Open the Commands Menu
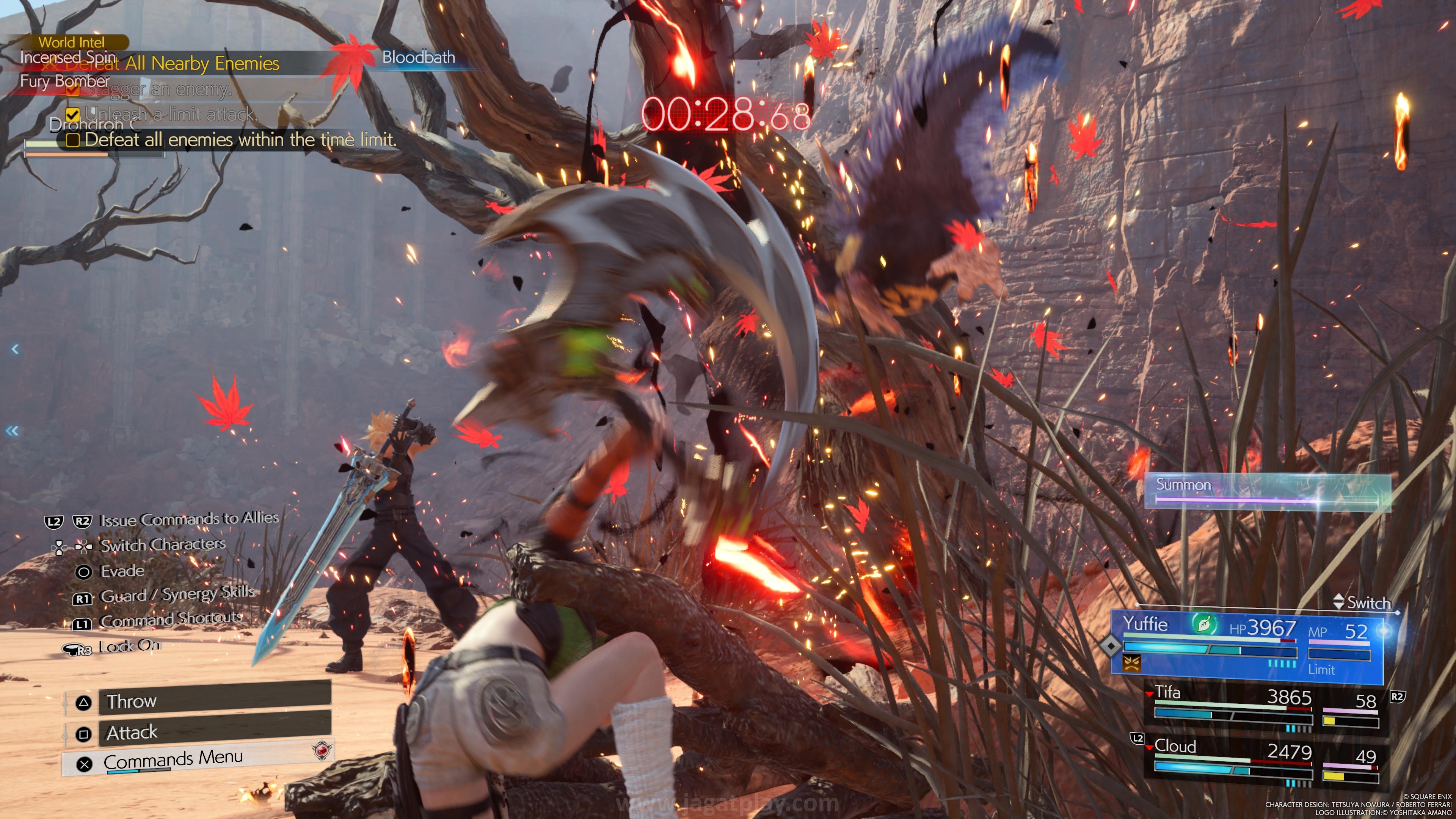The height and width of the screenshot is (819, 1456). tap(198, 759)
